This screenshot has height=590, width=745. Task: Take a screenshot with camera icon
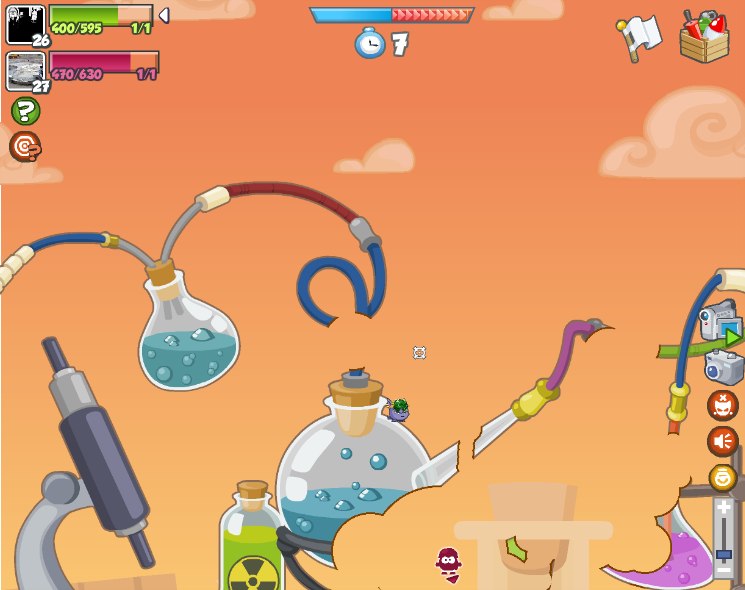click(722, 366)
